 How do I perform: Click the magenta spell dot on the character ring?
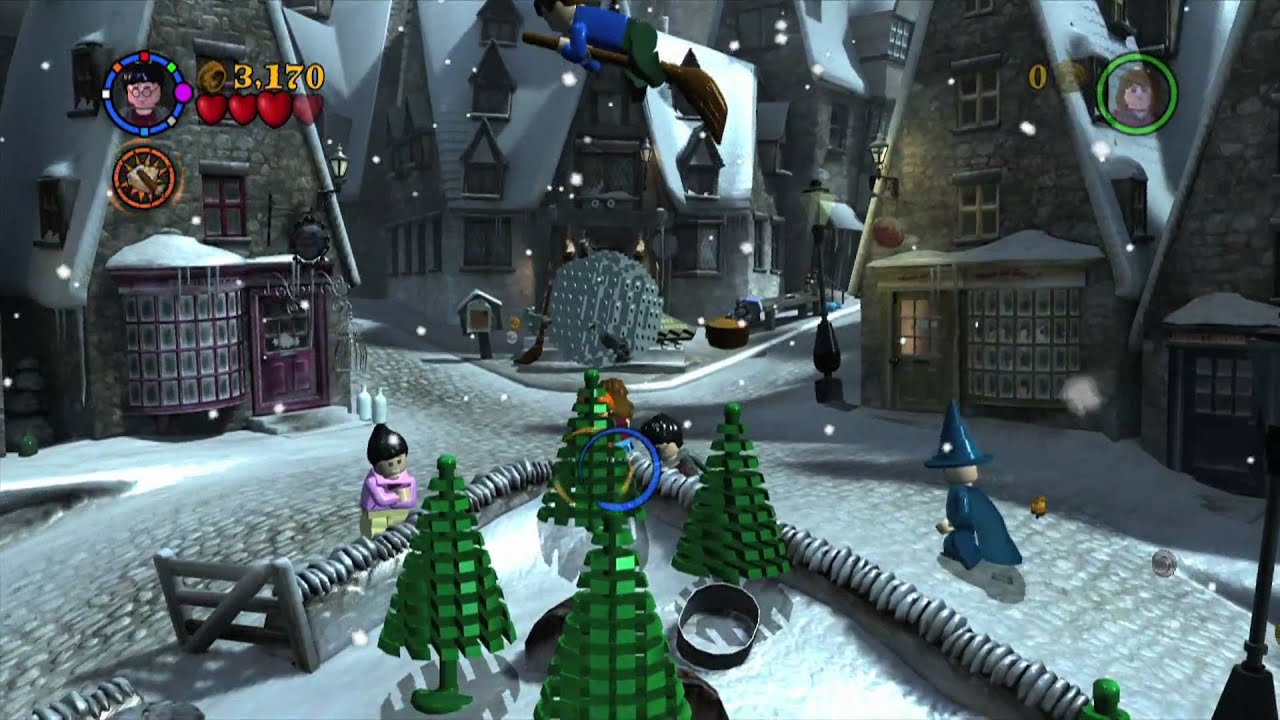184,91
